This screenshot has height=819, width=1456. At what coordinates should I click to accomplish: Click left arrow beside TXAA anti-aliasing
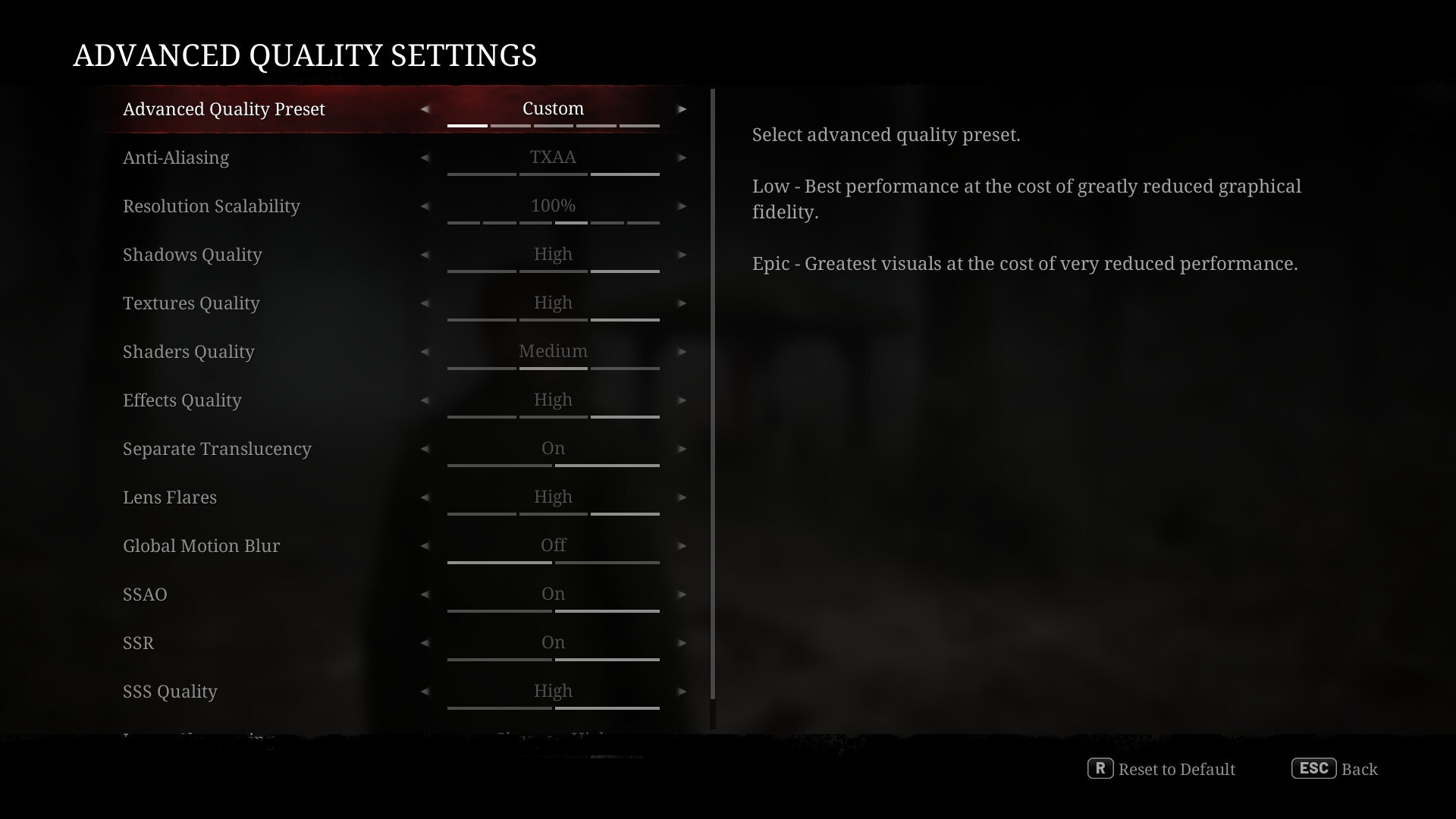pyautogui.click(x=425, y=158)
